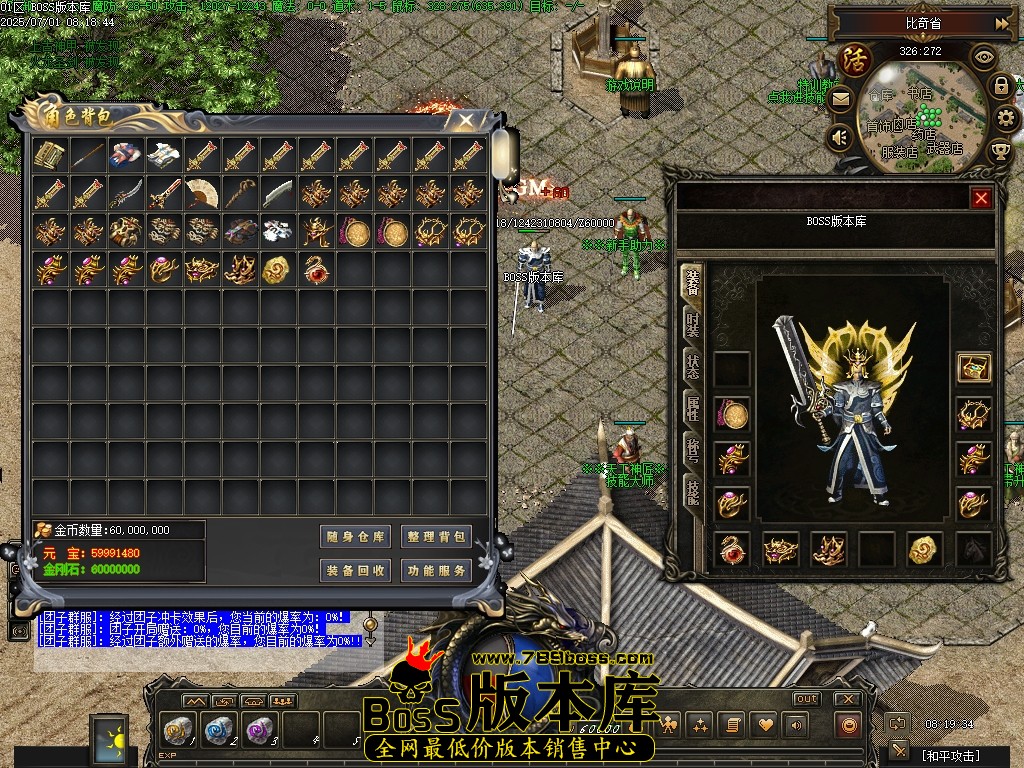The image size is (1024, 768).
Task: Switch to the 时装 (fashion) tab
Action: click(692, 324)
